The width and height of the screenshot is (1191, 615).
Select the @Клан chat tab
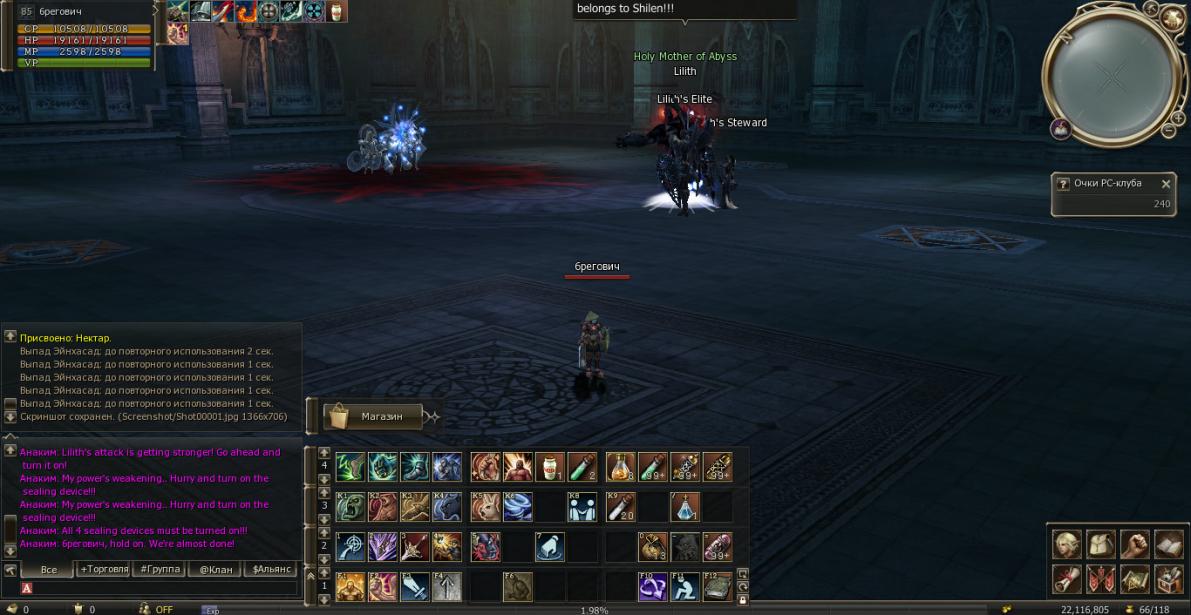[215, 569]
